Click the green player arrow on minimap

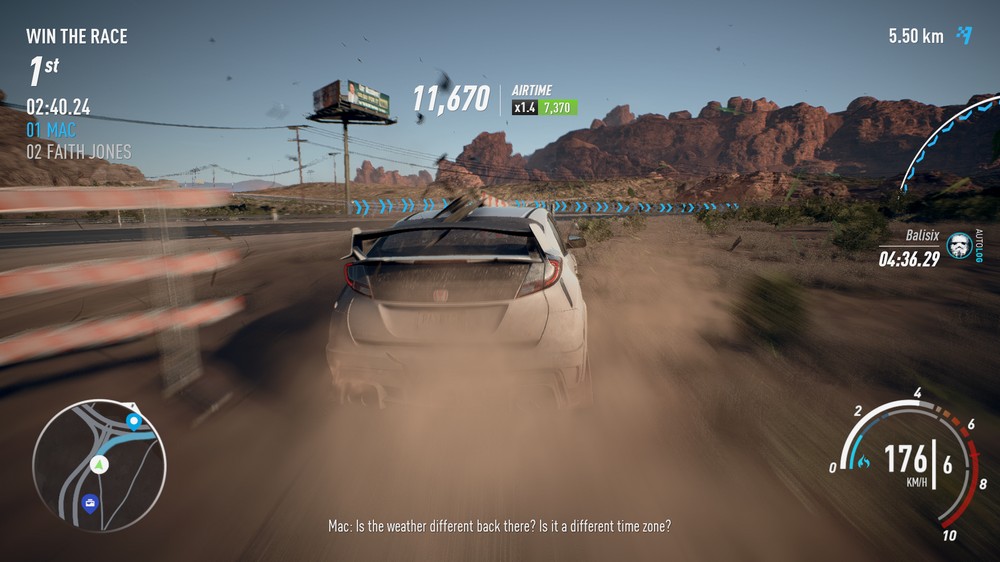pos(99,464)
